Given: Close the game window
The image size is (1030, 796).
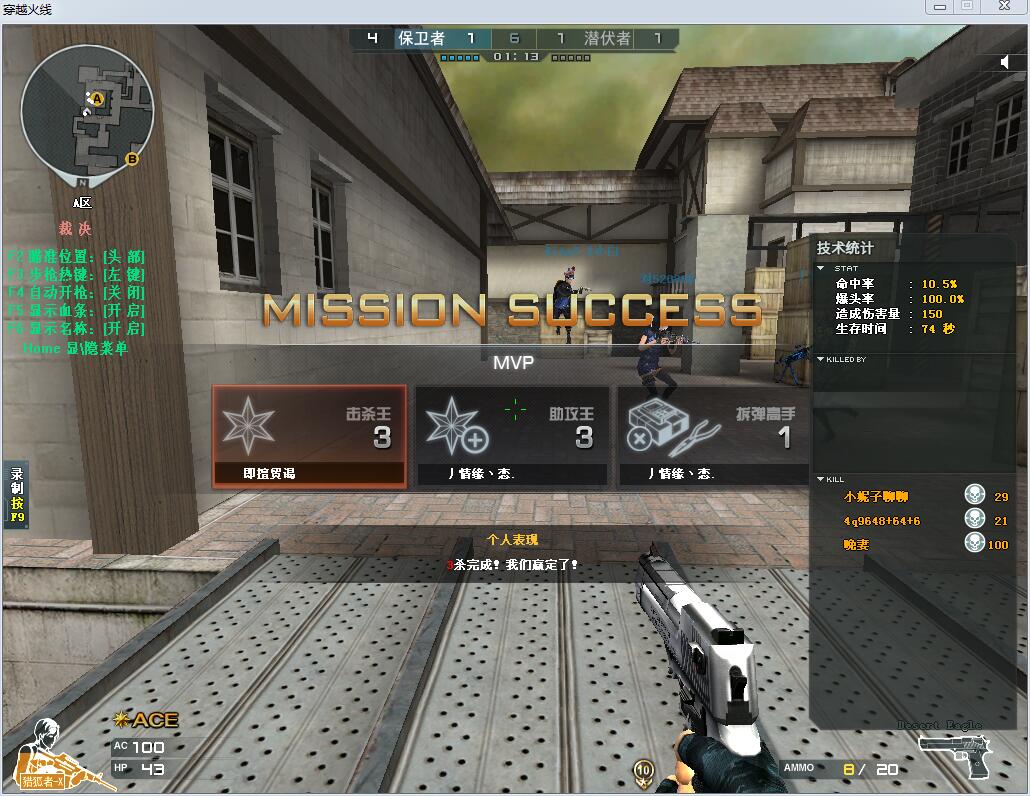Looking at the screenshot, I should [x=1002, y=7].
